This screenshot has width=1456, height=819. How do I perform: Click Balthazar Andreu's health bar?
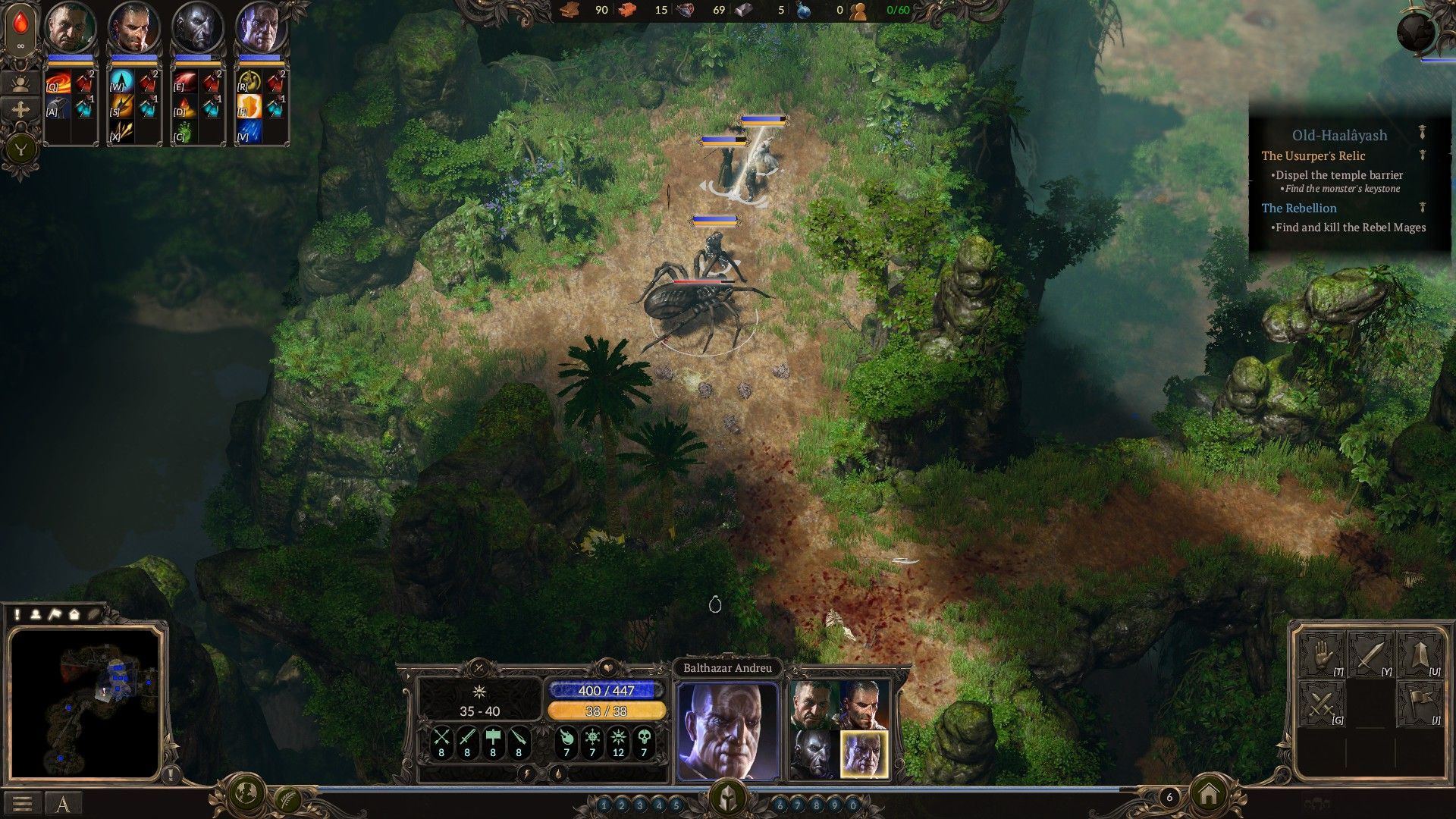point(607,689)
